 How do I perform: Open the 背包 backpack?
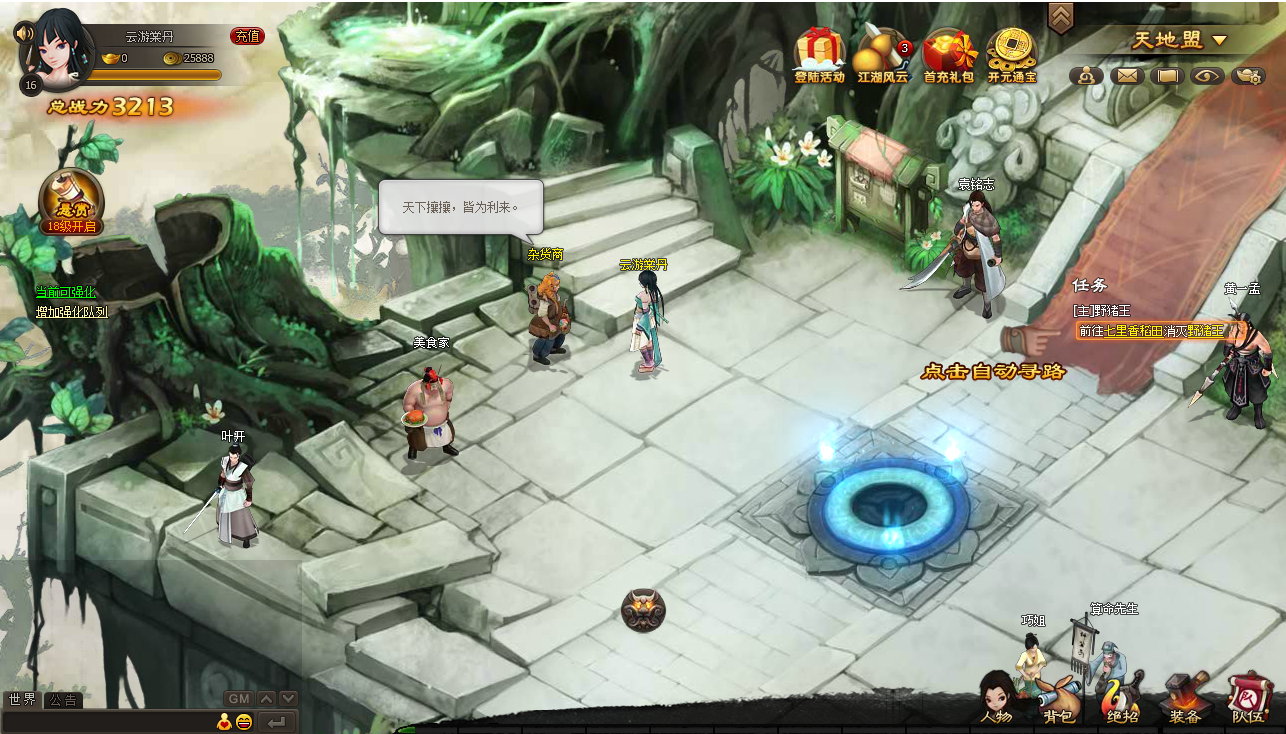pos(1058,699)
